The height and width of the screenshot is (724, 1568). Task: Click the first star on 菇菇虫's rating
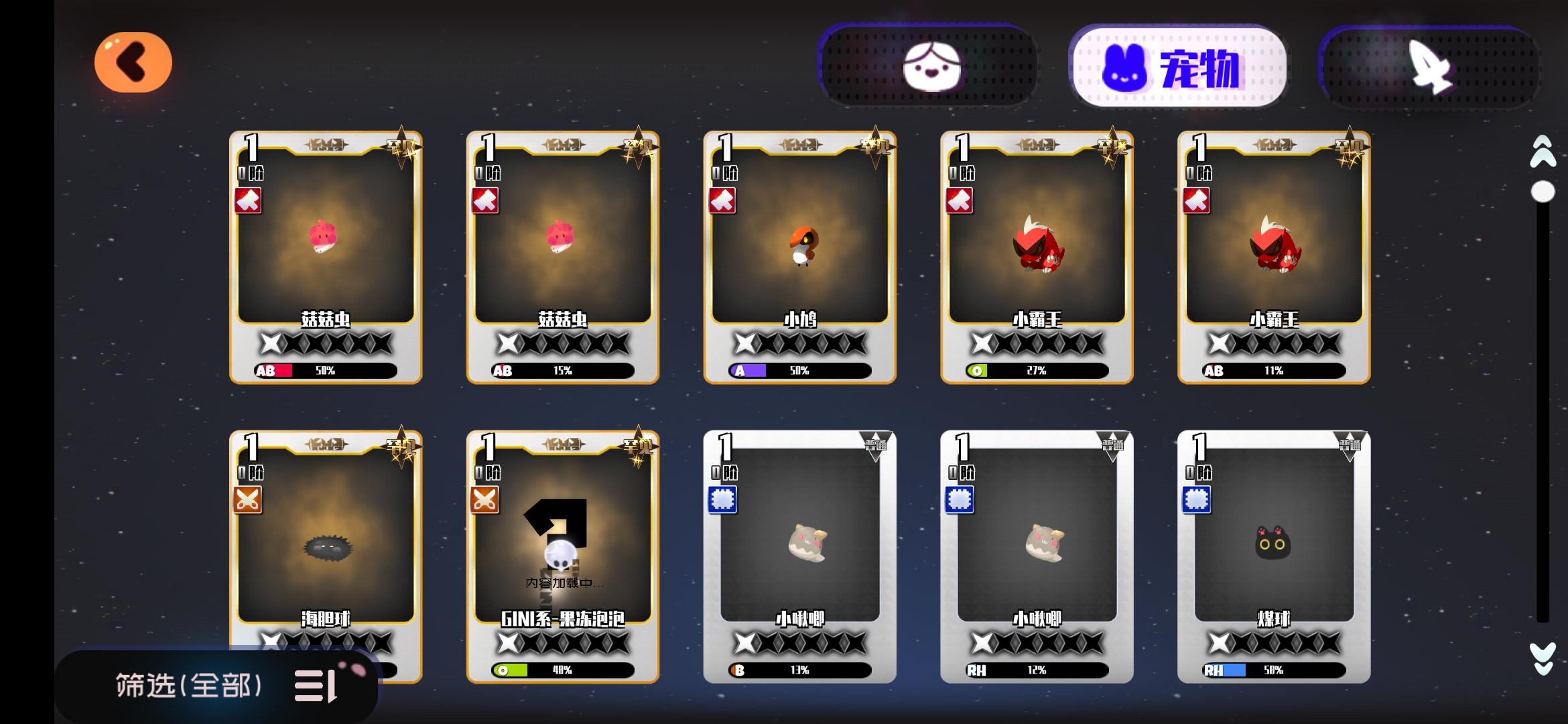point(270,342)
